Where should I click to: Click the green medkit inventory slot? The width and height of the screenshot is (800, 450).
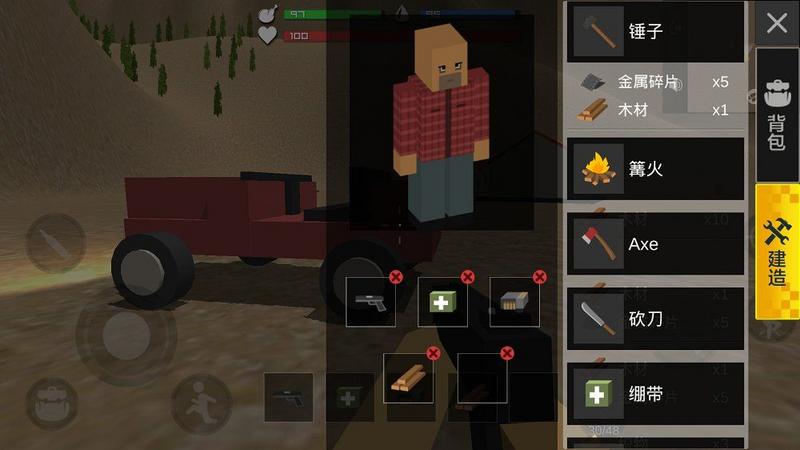(443, 302)
